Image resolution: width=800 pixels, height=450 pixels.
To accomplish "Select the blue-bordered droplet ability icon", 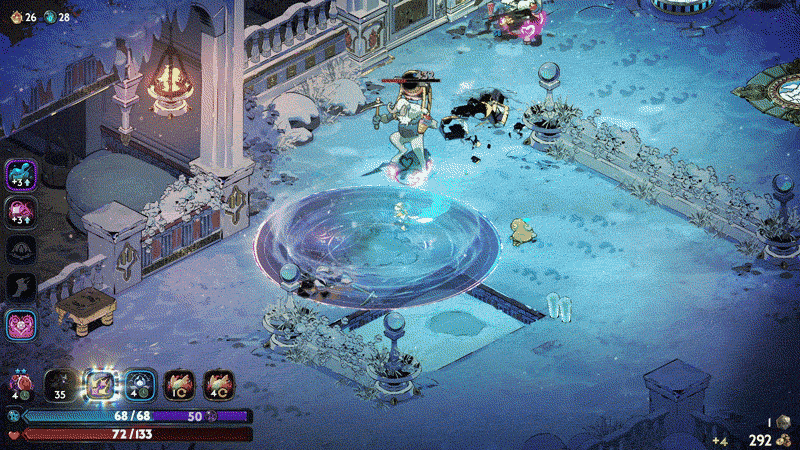I will coord(137,385).
